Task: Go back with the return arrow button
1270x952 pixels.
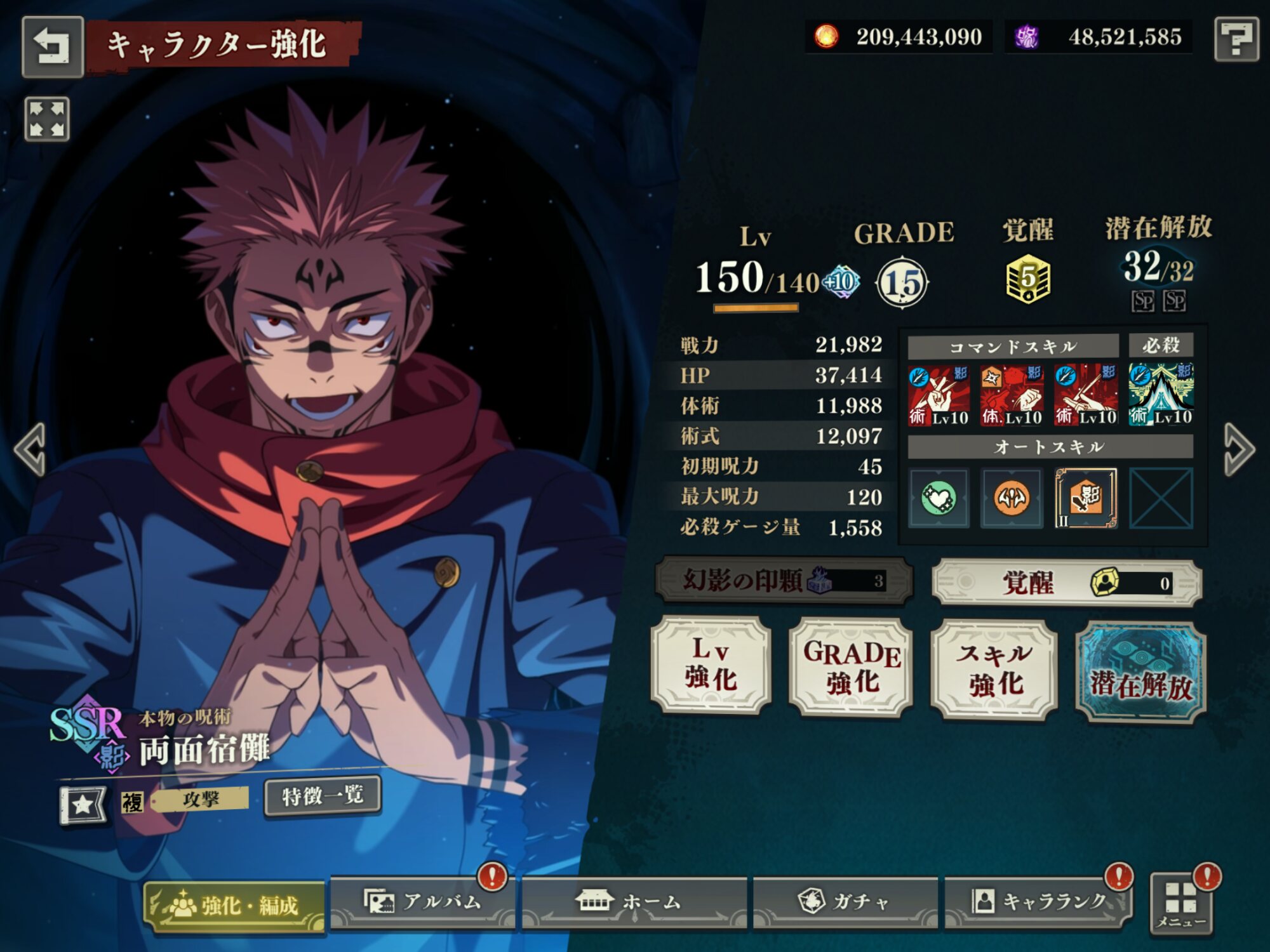Action: coord(53,47)
